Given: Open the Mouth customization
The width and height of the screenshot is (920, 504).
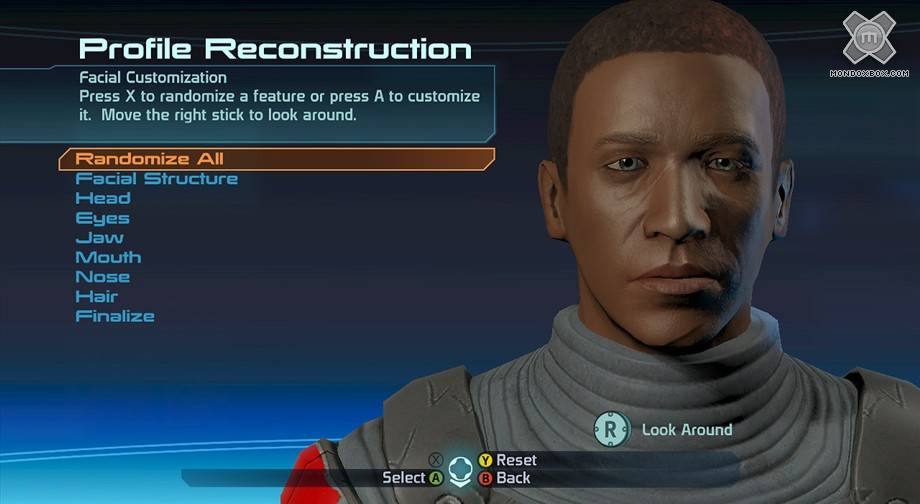Looking at the screenshot, I should (109, 257).
